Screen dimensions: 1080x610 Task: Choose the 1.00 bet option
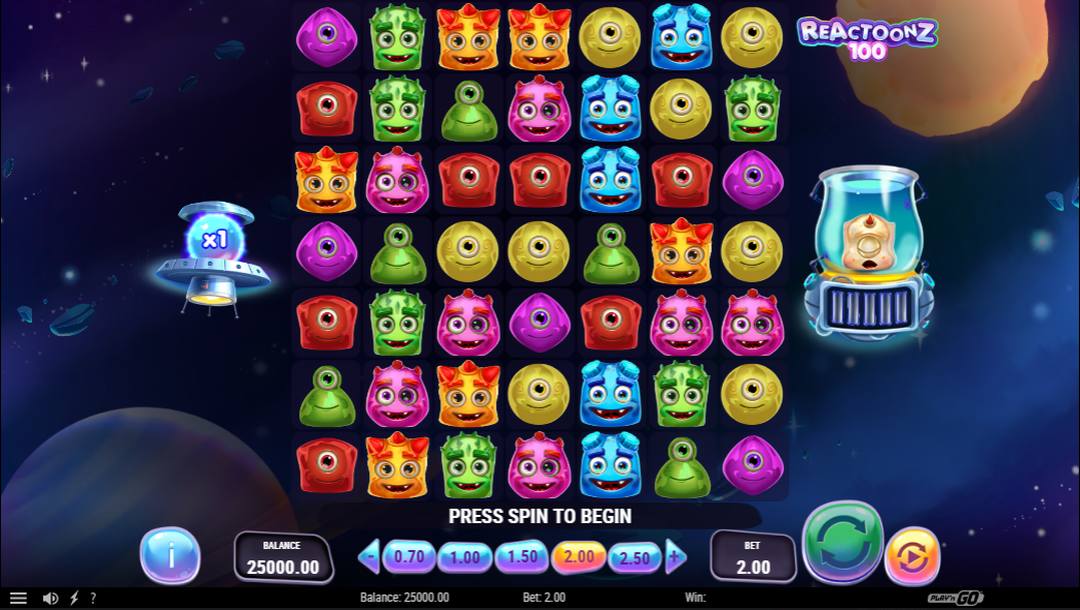coord(463,556)
